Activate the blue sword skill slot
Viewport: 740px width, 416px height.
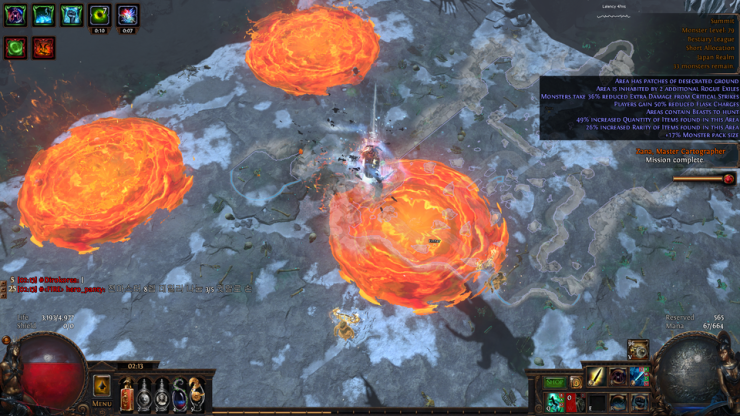[x=639, y=376]
